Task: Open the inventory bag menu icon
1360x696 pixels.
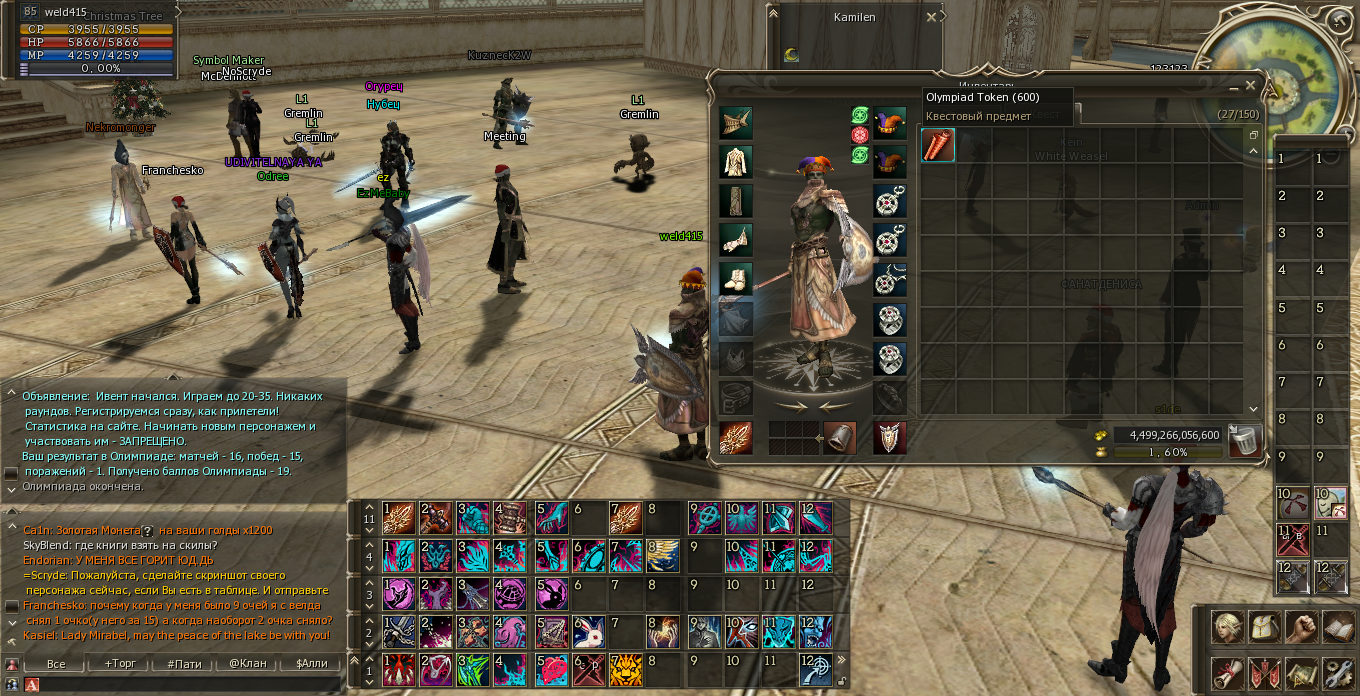Action: click(1264, 627)
